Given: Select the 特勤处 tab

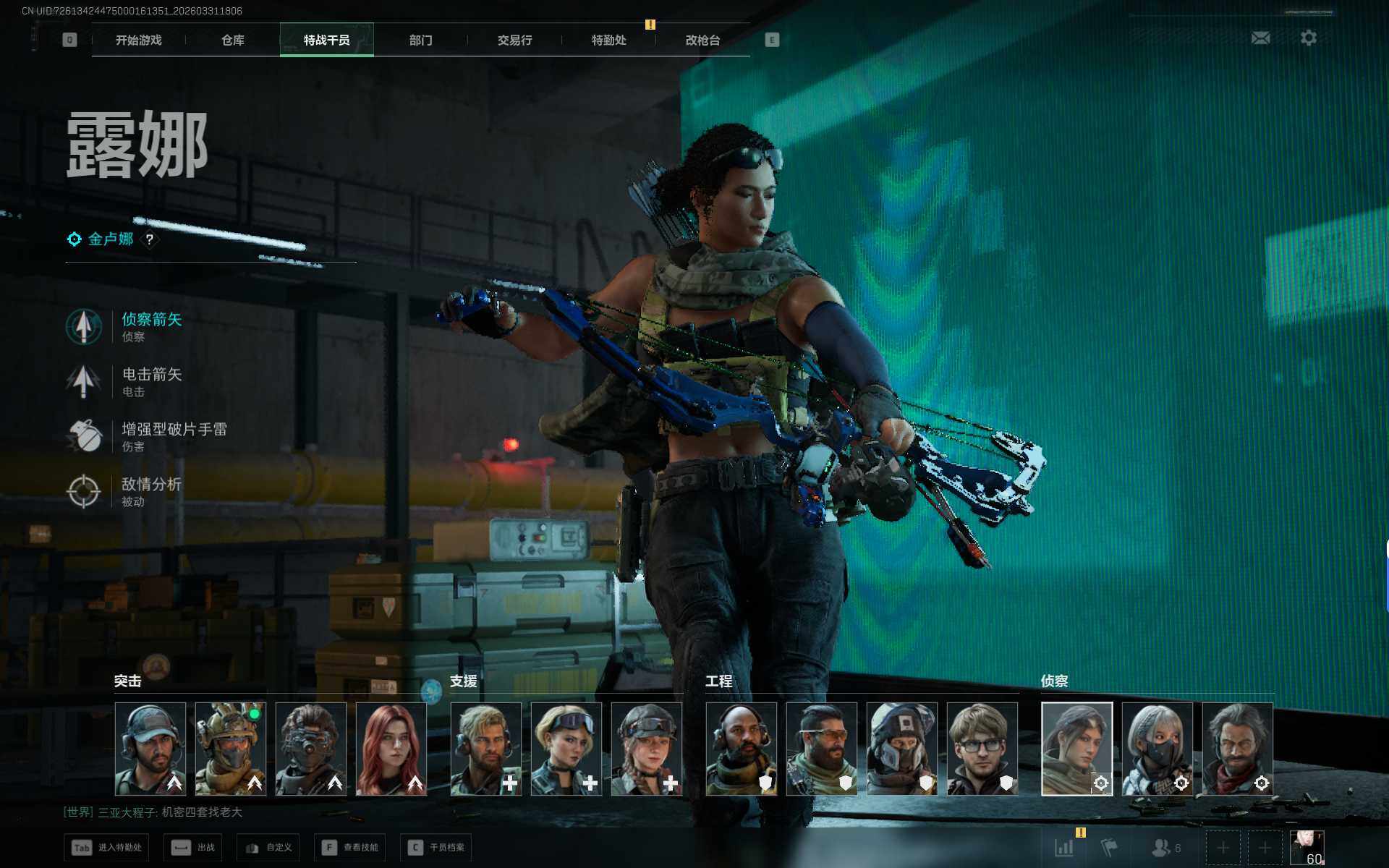Looking at the screenshot, I should (608, 41).
